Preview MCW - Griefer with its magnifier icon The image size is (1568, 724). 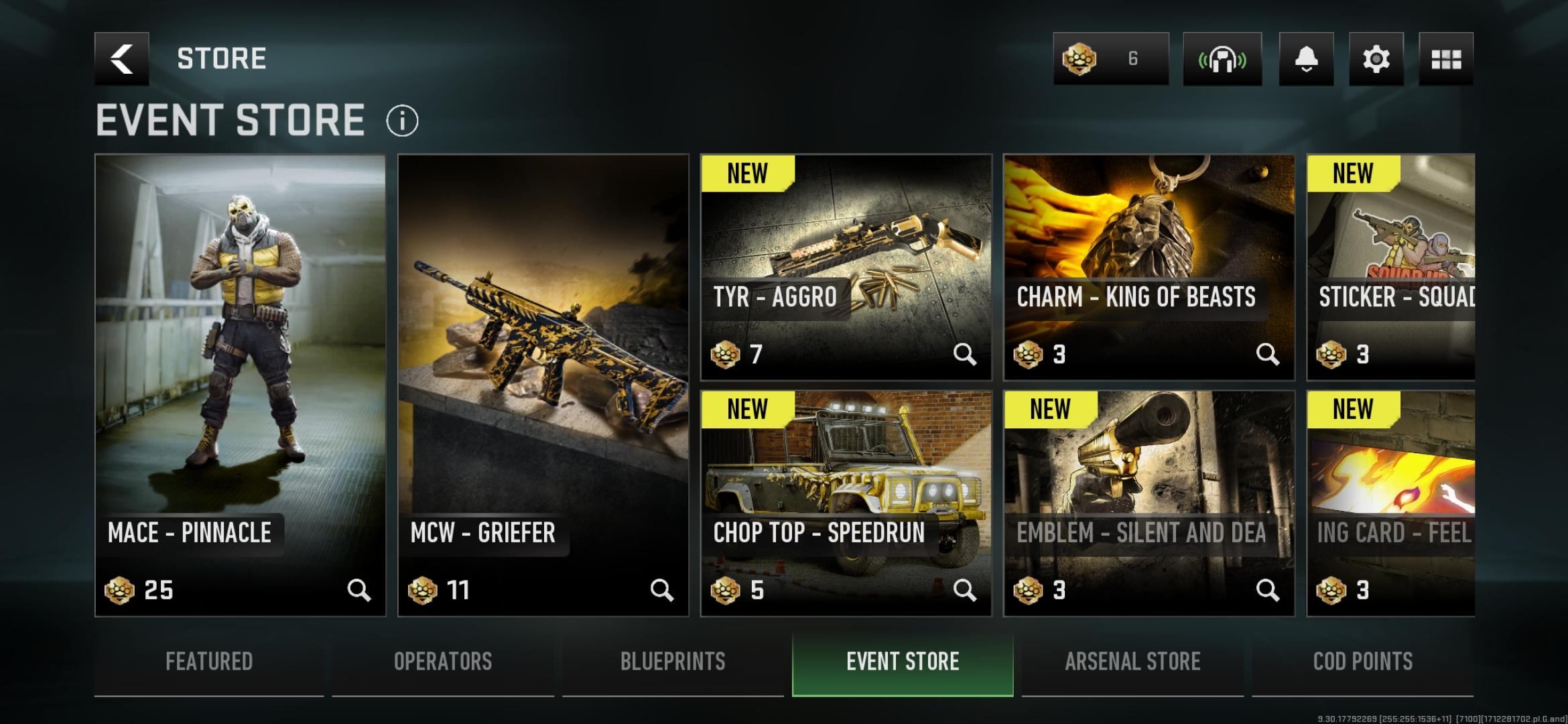[x=661, y=590]
